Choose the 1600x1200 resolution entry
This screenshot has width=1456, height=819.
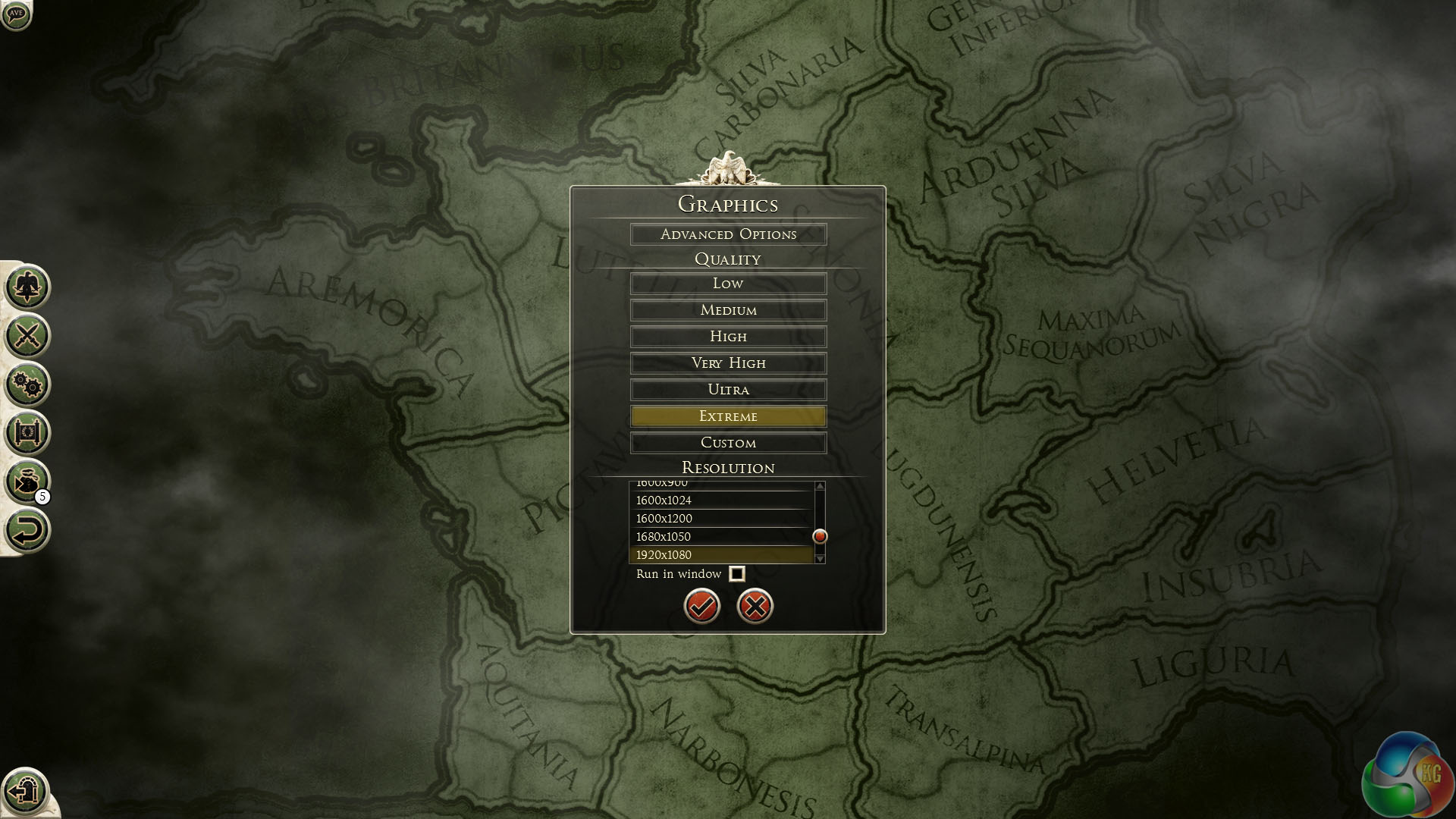coord(720,519)
